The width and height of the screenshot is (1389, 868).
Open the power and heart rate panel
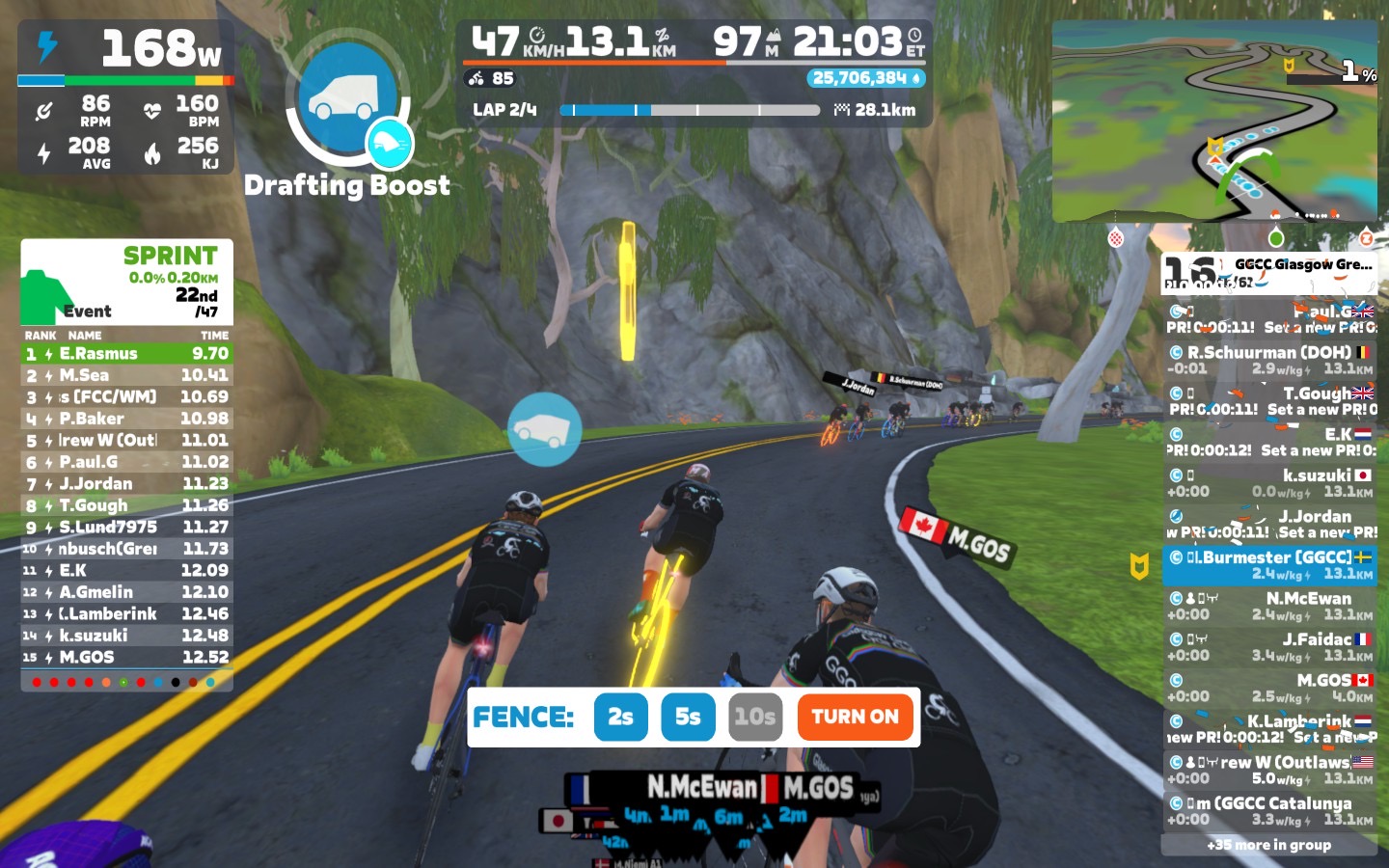126,96
